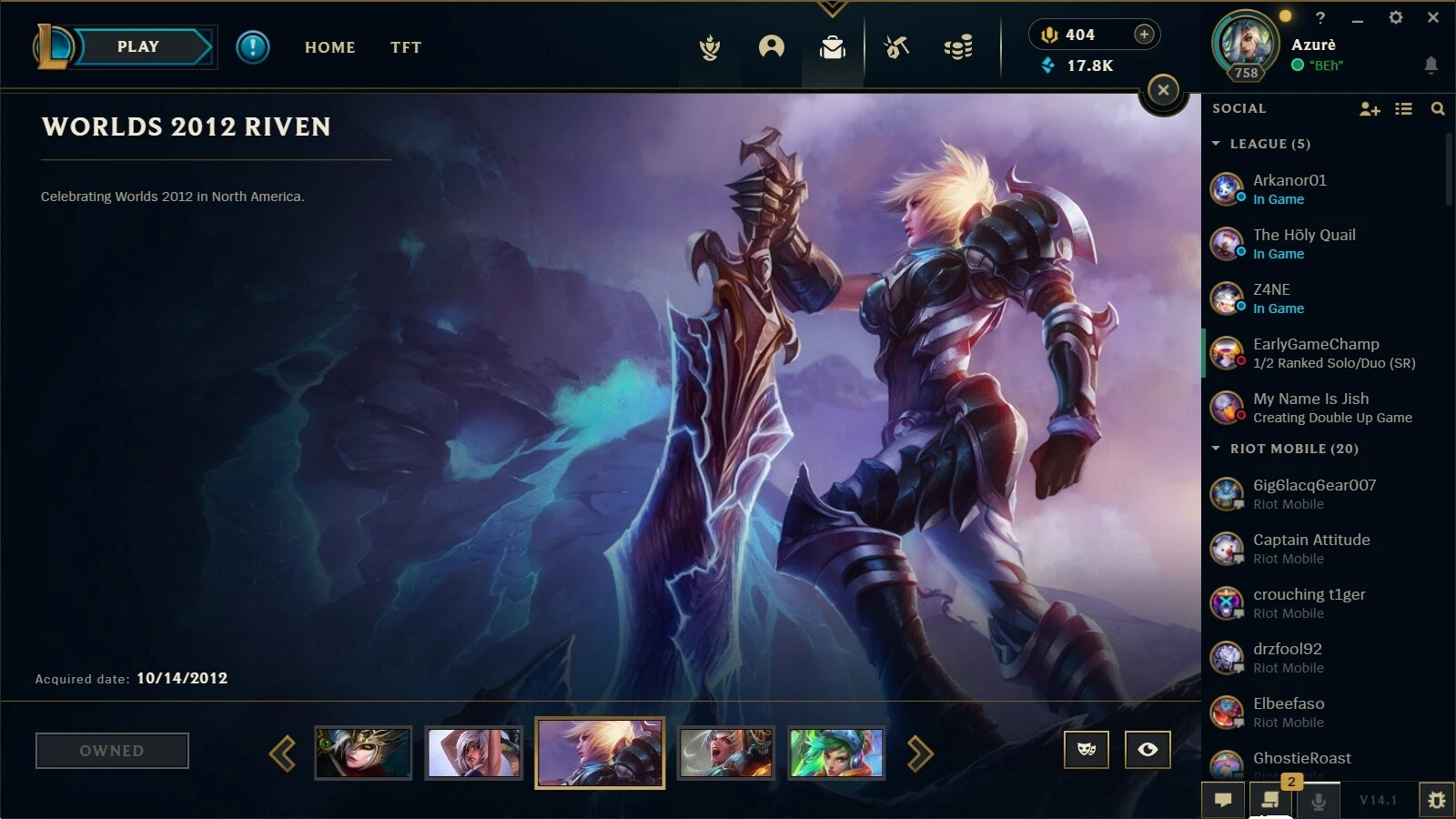Collapse the RIOT MOBILE (20) group
1456x819 pixels.
[x=1217, y=448]
